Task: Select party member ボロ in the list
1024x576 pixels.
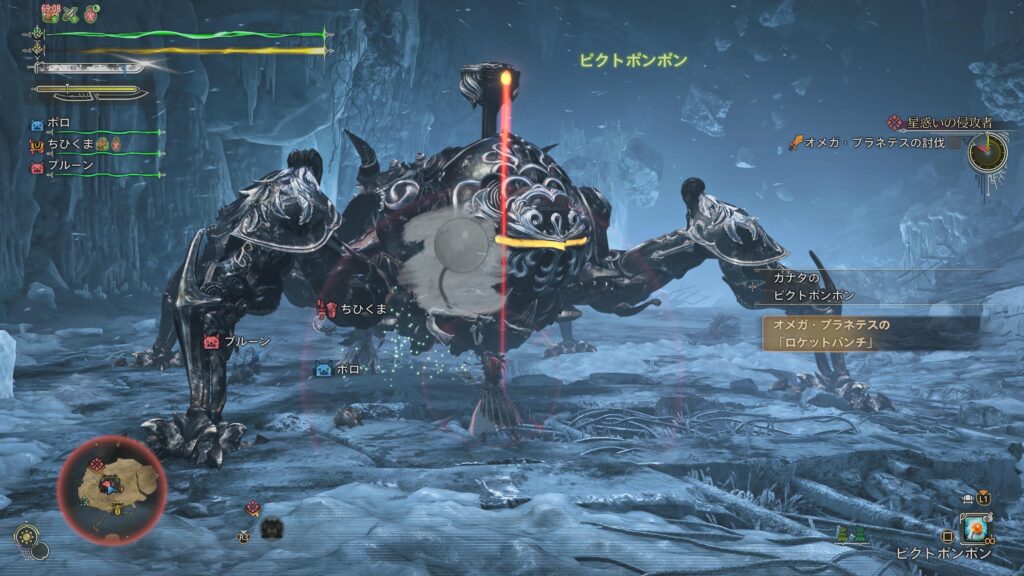Action: [58, 124]
